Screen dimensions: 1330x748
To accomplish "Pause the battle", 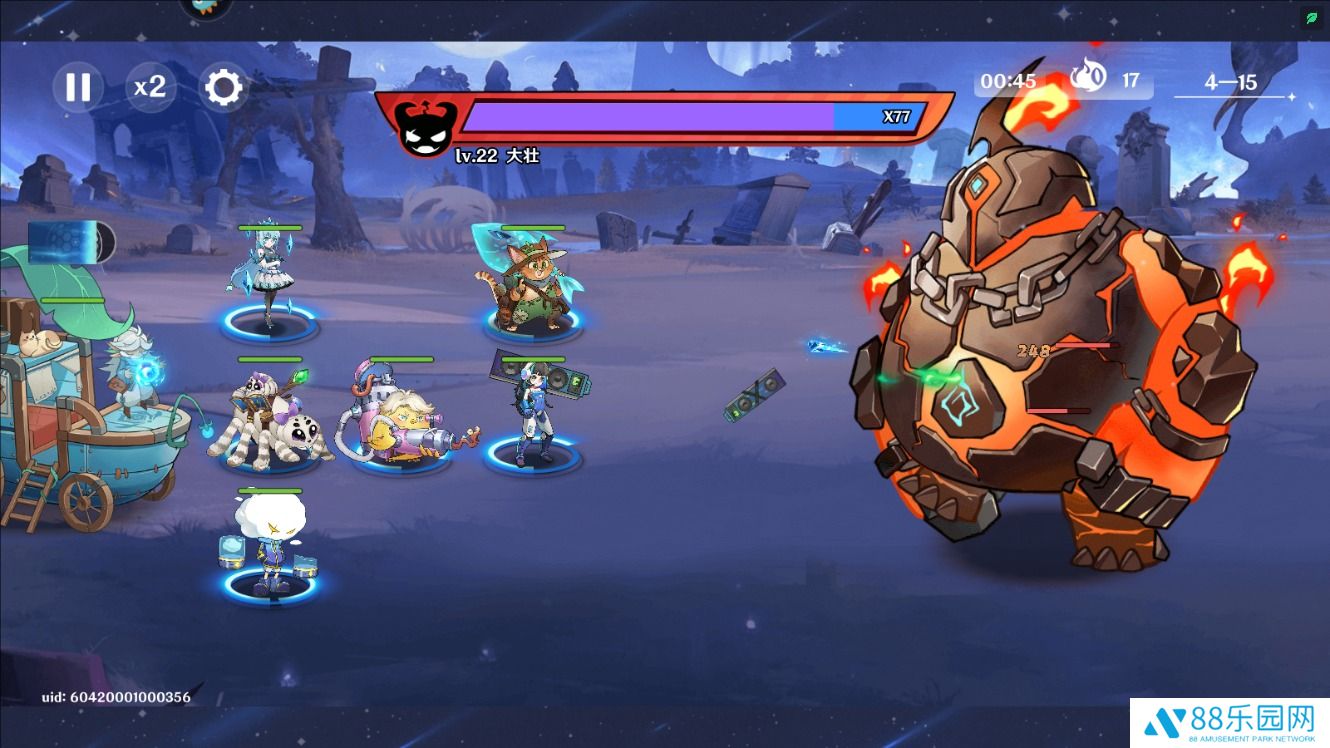I will pos(78,87).
